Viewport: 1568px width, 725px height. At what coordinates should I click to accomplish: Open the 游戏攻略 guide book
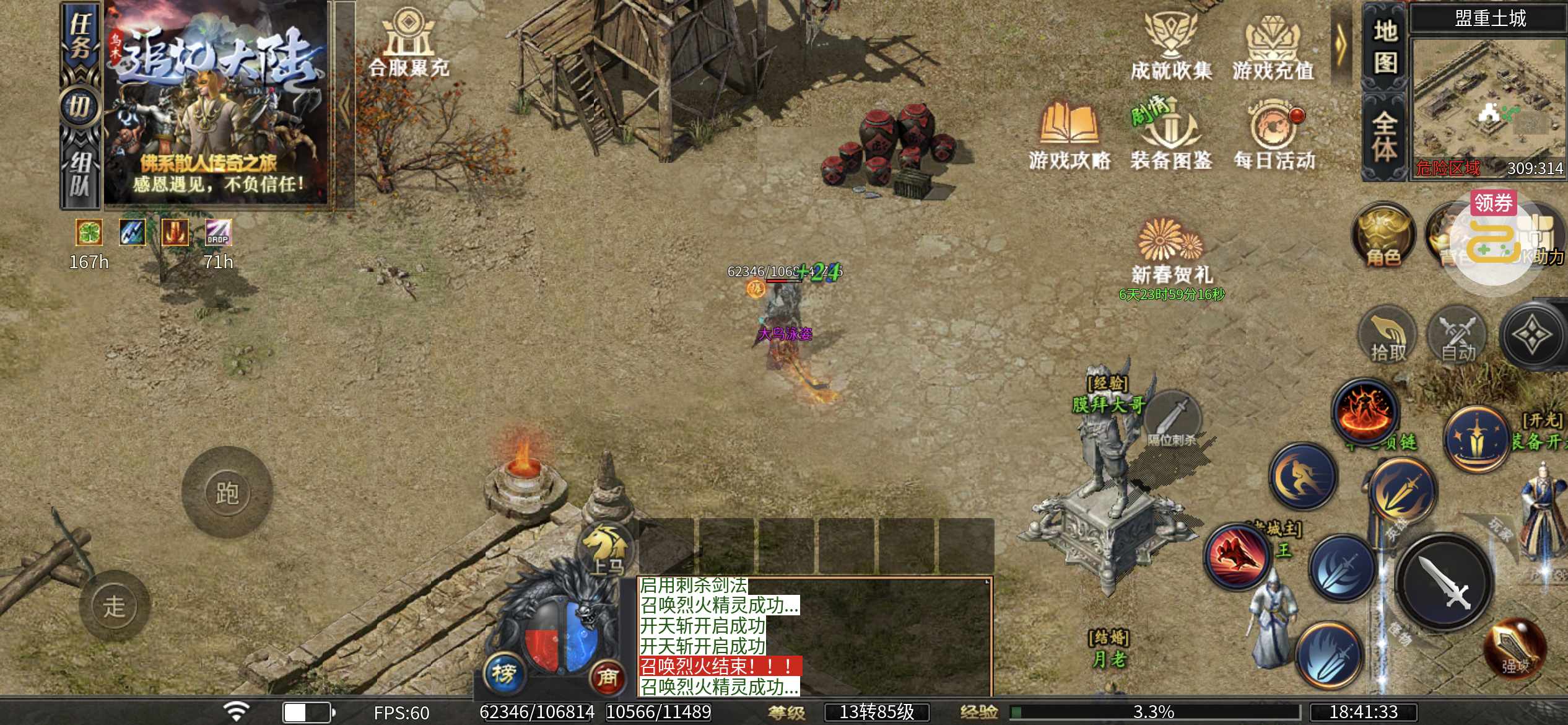point(1069,135)
